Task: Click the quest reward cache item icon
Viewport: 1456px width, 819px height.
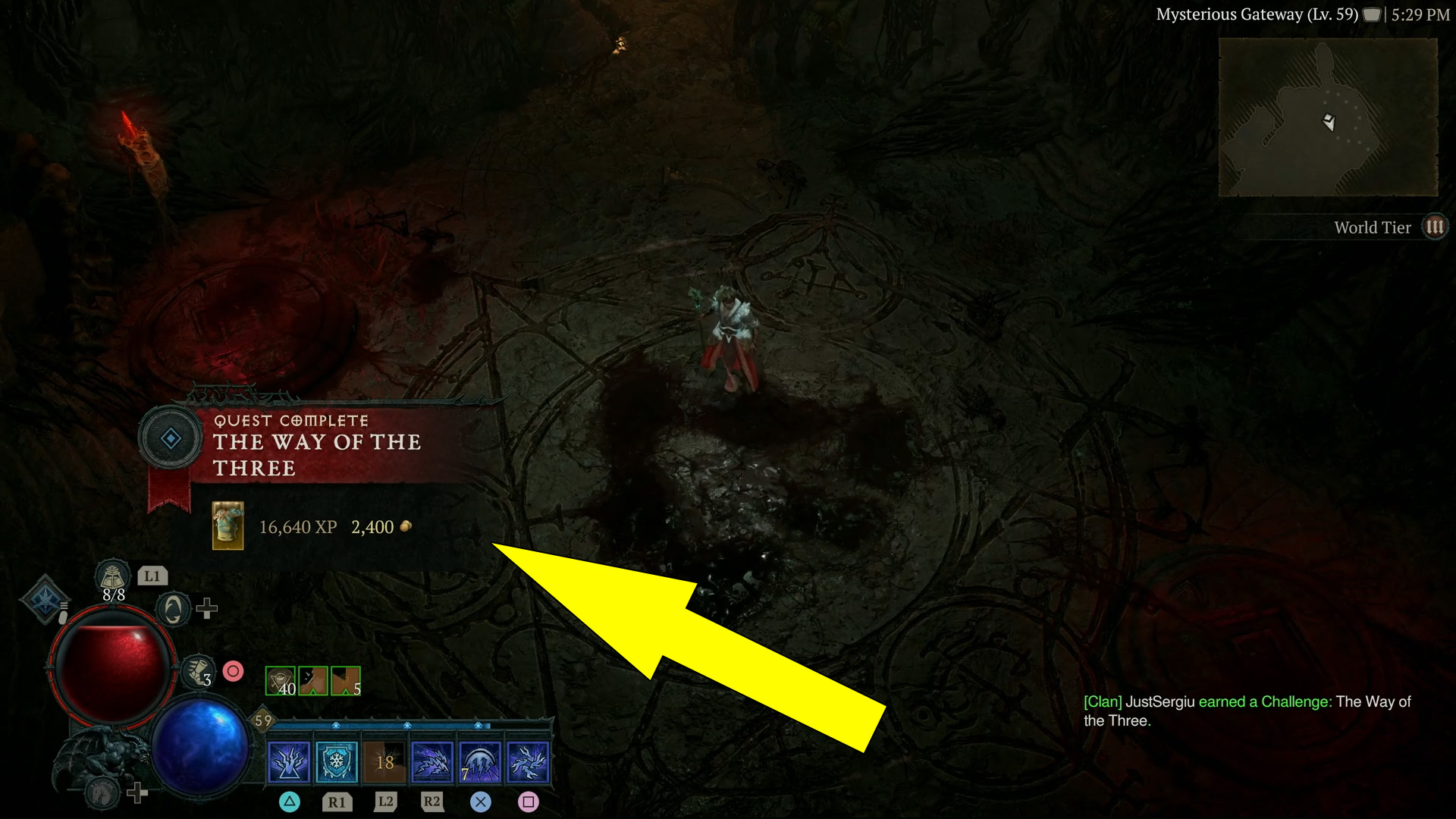Action: coord(227,527)
